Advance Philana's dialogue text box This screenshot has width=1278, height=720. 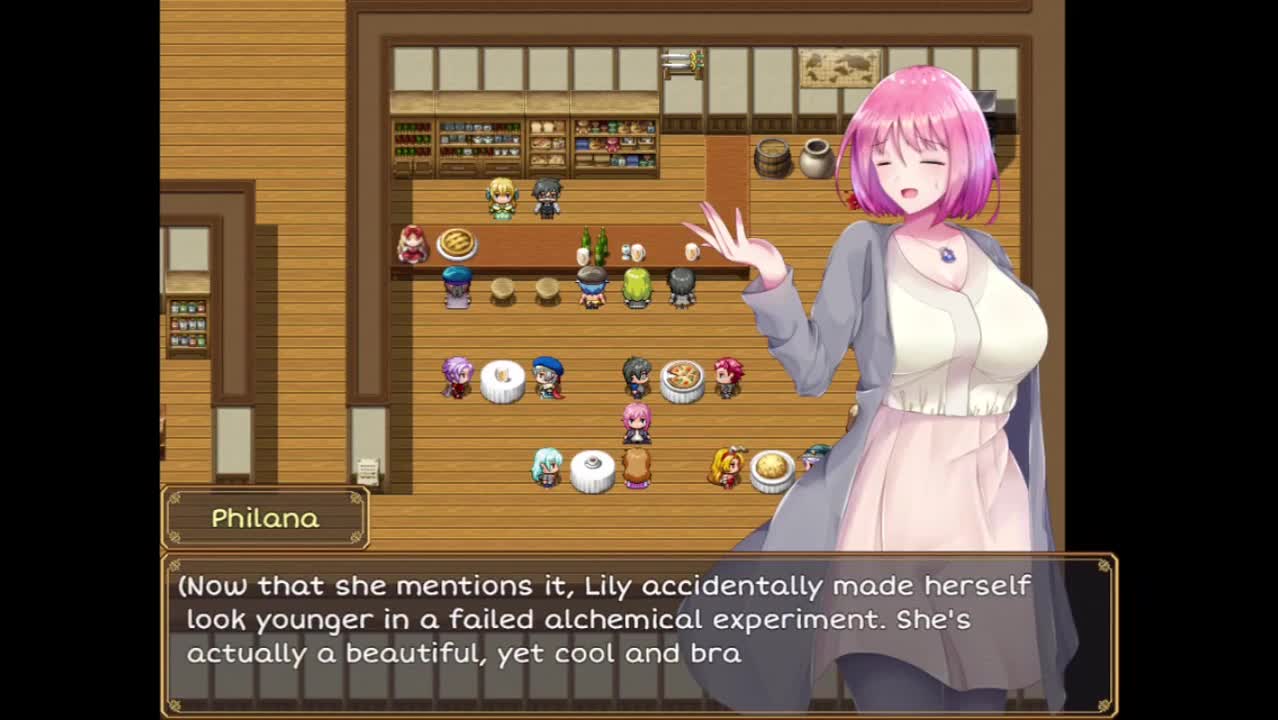coord(639,632)
